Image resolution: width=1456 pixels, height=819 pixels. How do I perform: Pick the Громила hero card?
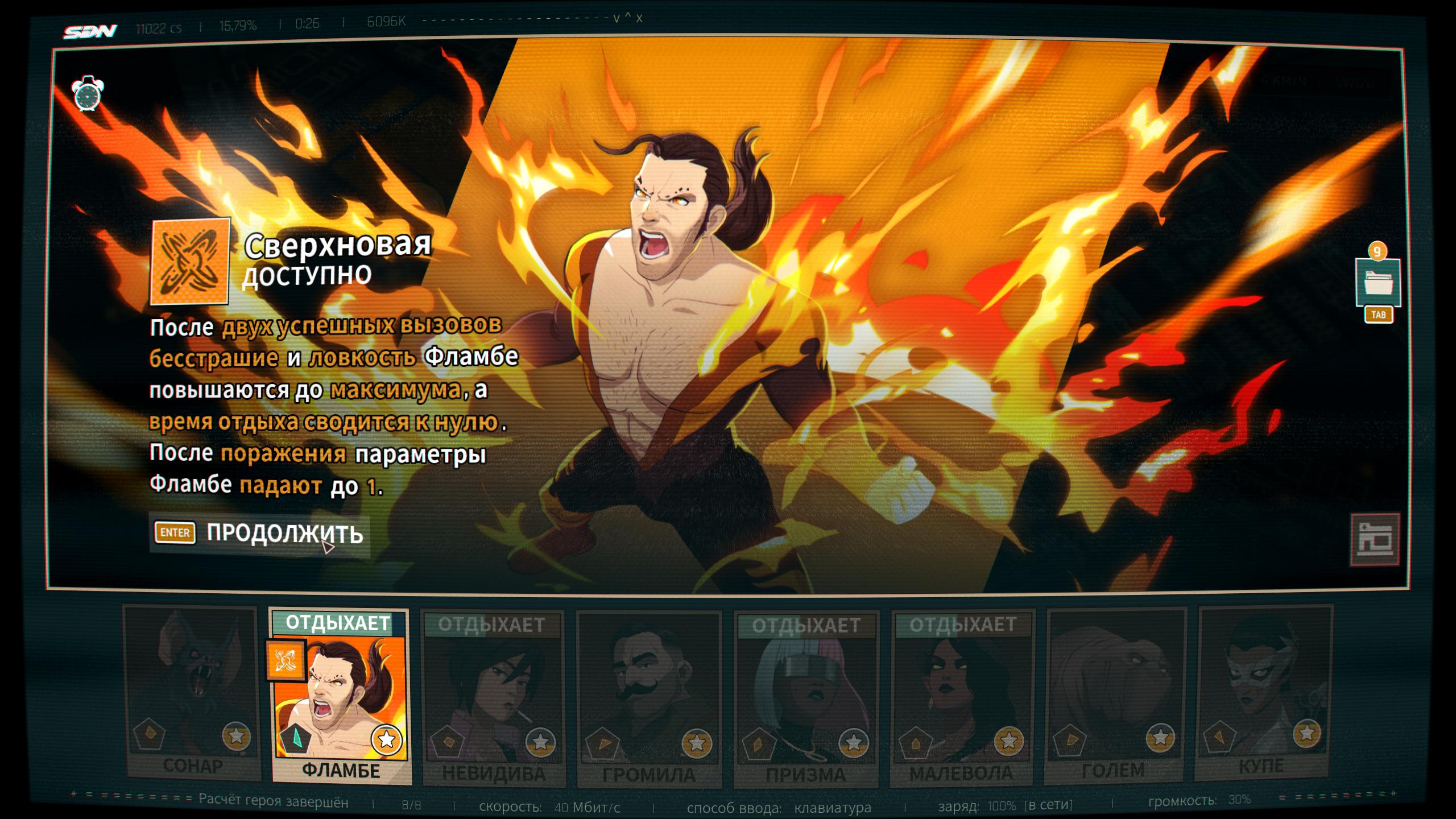[649, 698]
